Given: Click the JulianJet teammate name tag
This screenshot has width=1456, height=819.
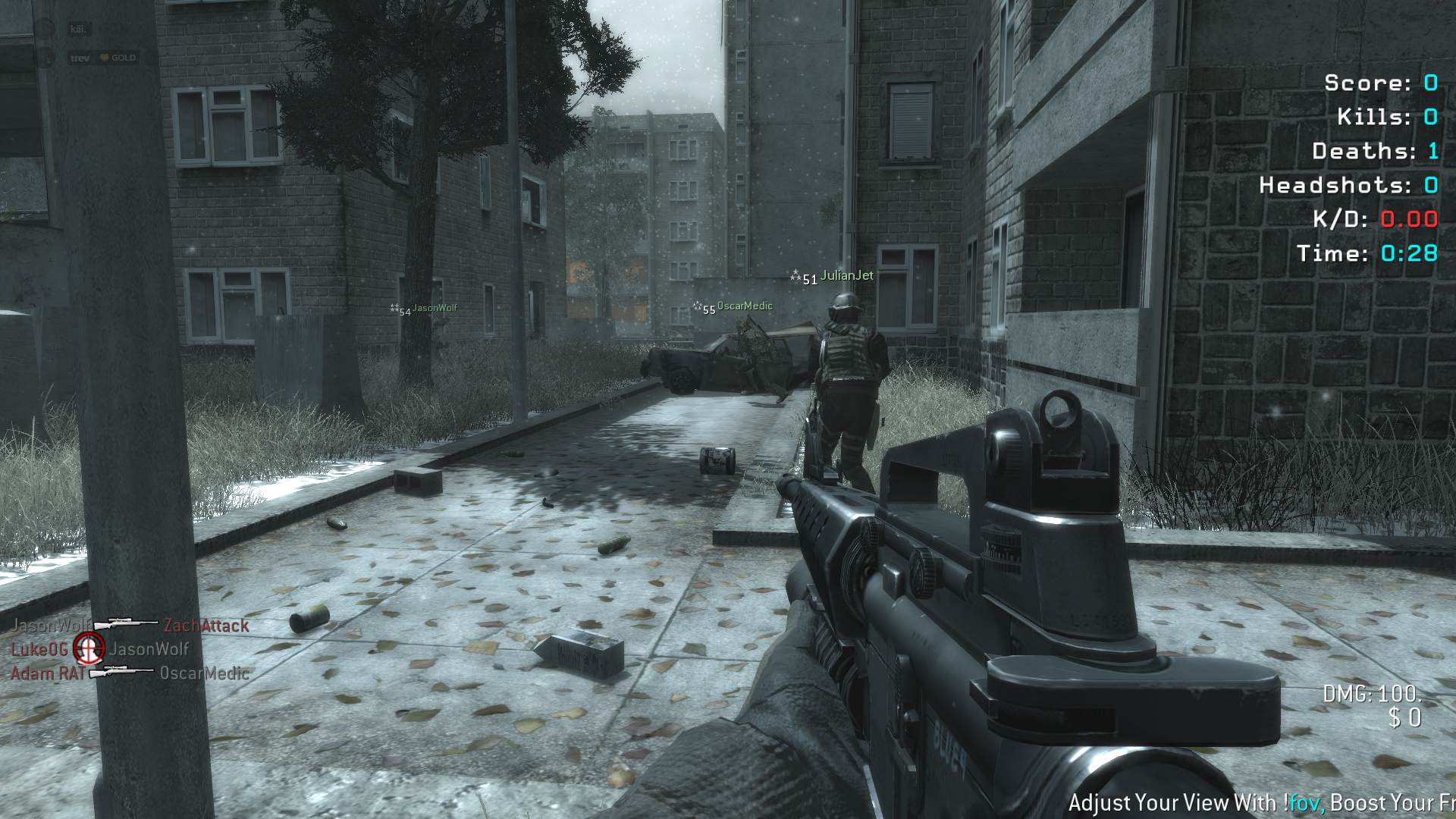Looking at the screenshot, I should (x=846, y=275).
